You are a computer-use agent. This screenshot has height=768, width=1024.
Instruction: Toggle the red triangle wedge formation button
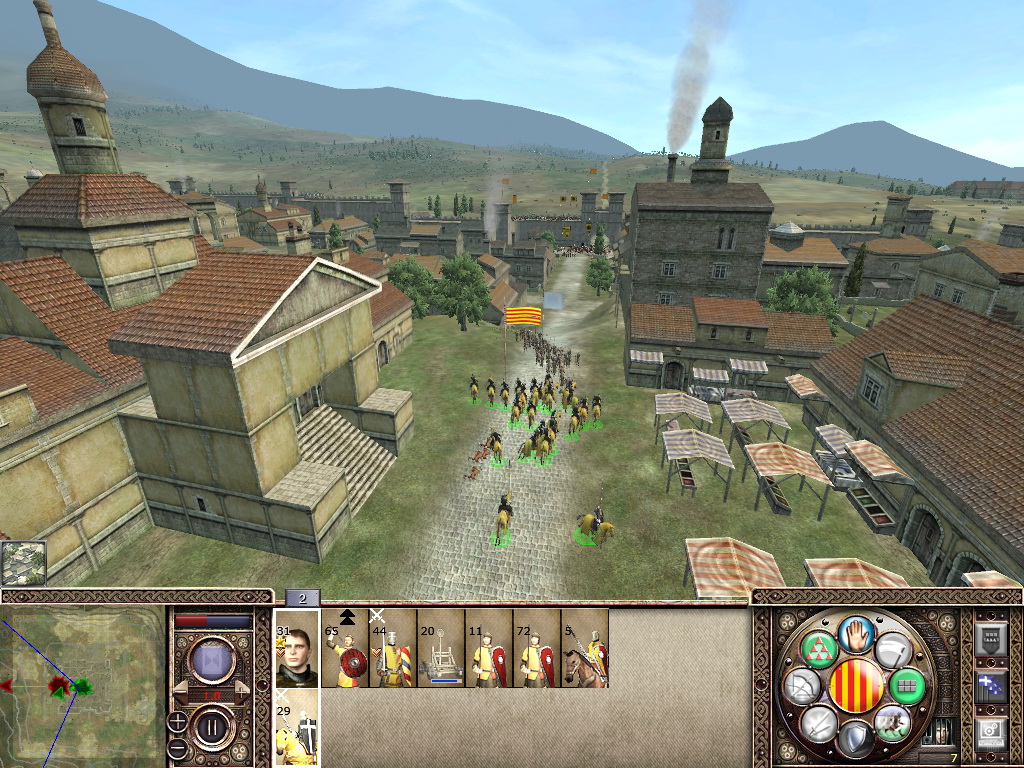coord(820,649)
